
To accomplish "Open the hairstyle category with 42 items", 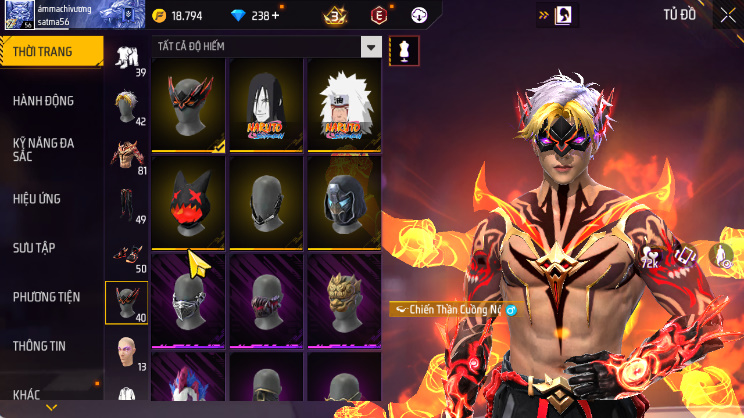I will click(x=125, y=106).
